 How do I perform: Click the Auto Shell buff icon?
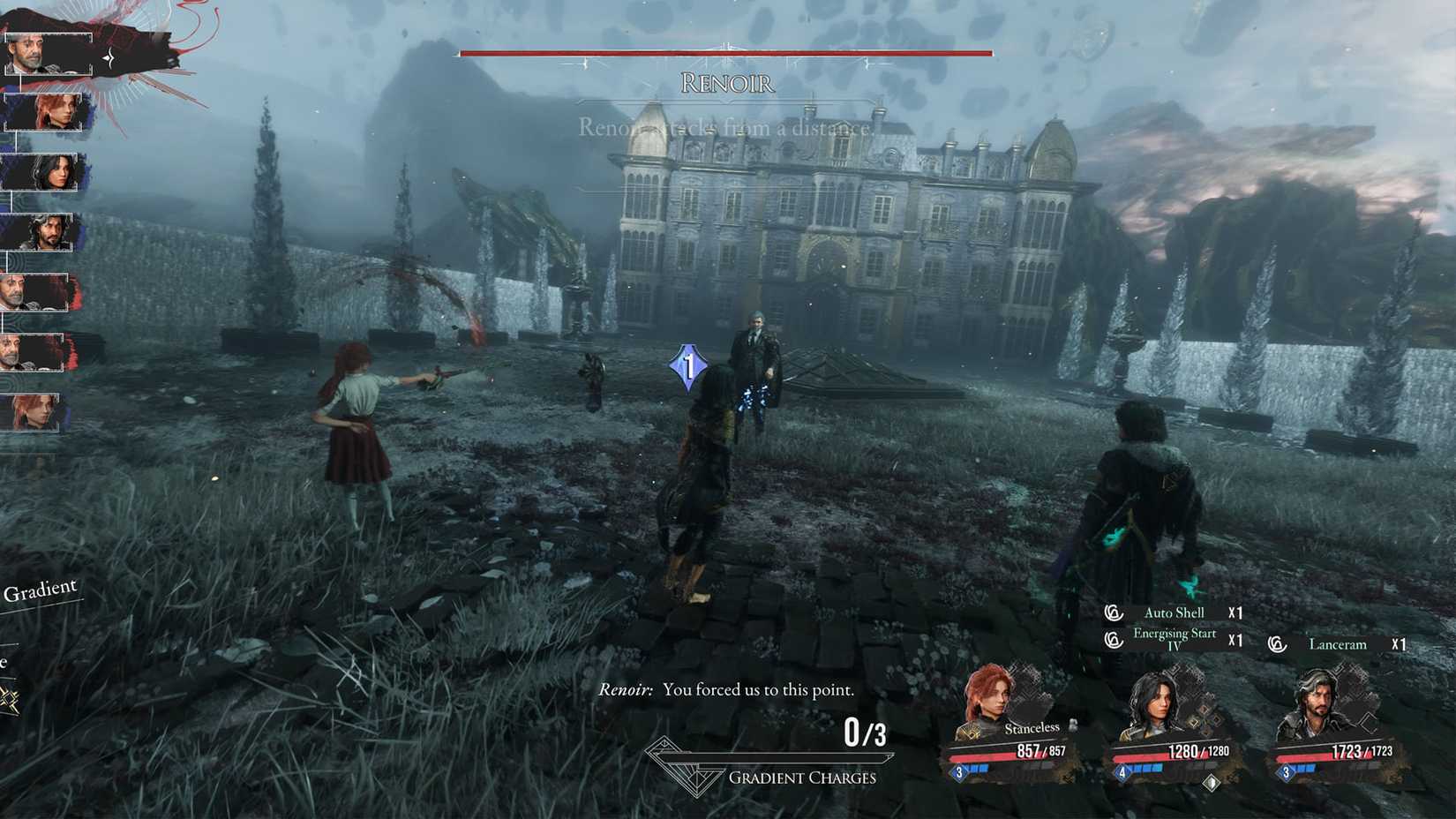[1112, 612]
